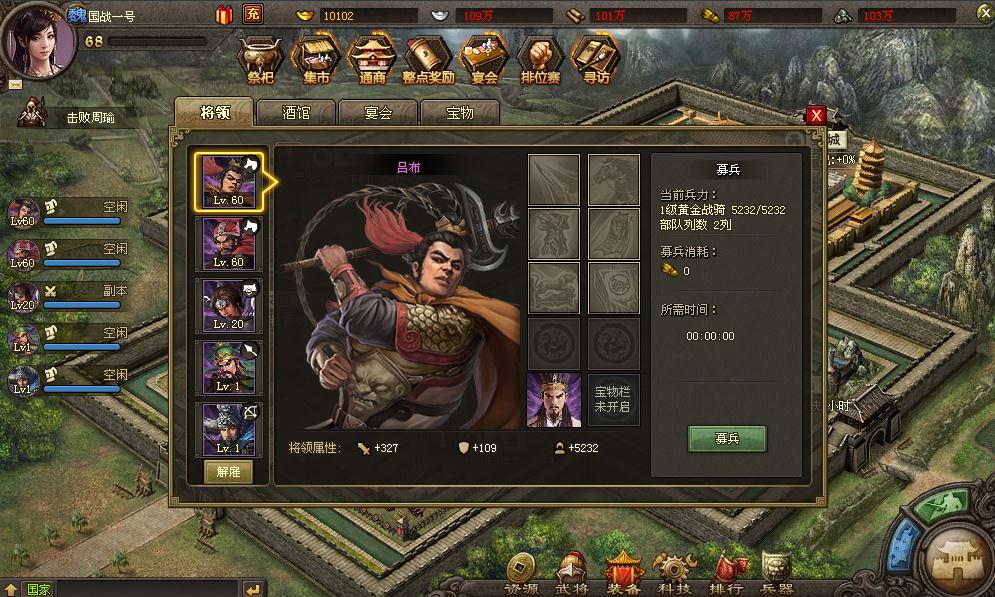Open the 祭祀 sacrifice menu
Image resolution: width=995 pixels, height=597 pixels.
(x=261, y=62)
